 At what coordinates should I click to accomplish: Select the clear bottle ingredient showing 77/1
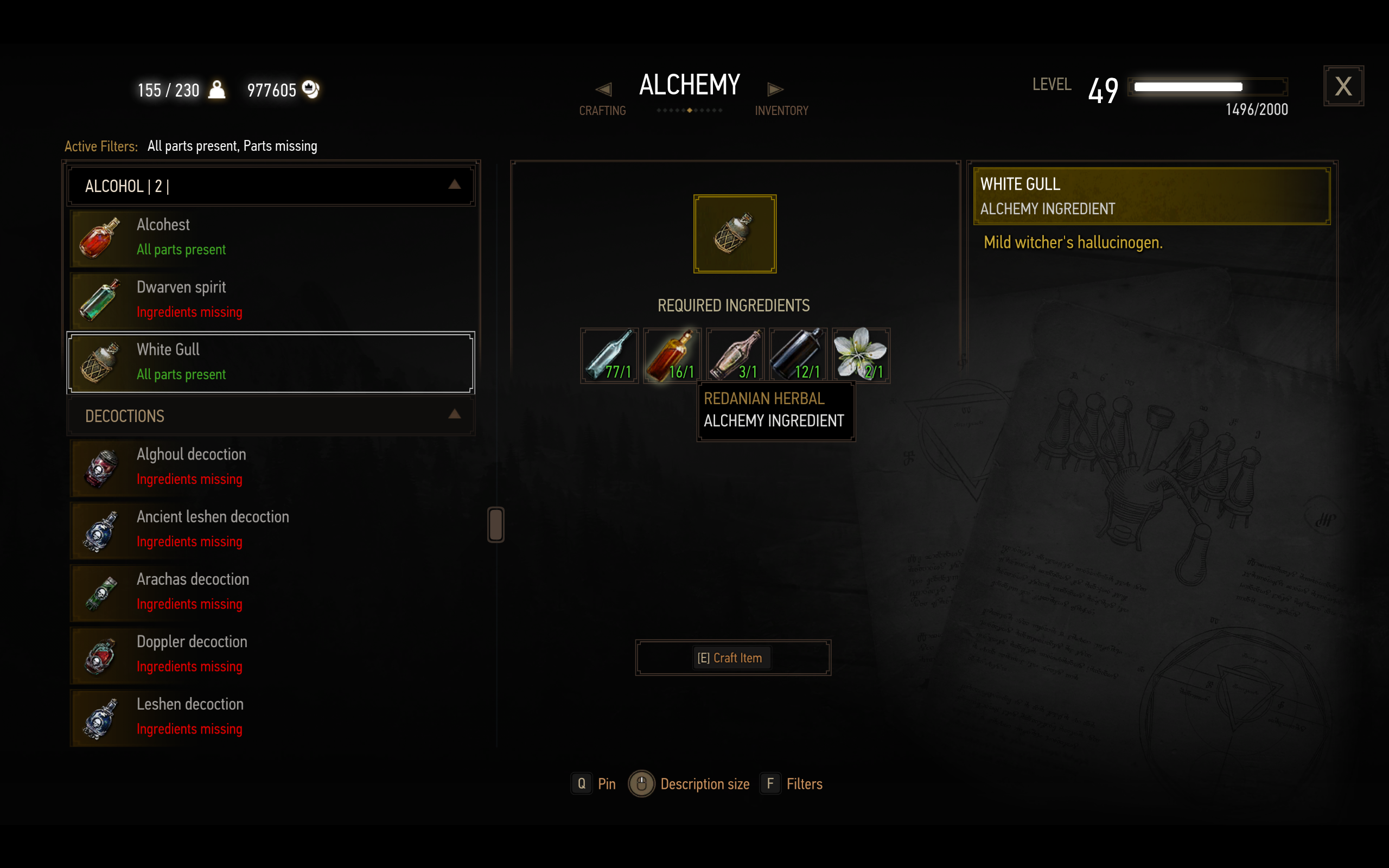(609, 355)
